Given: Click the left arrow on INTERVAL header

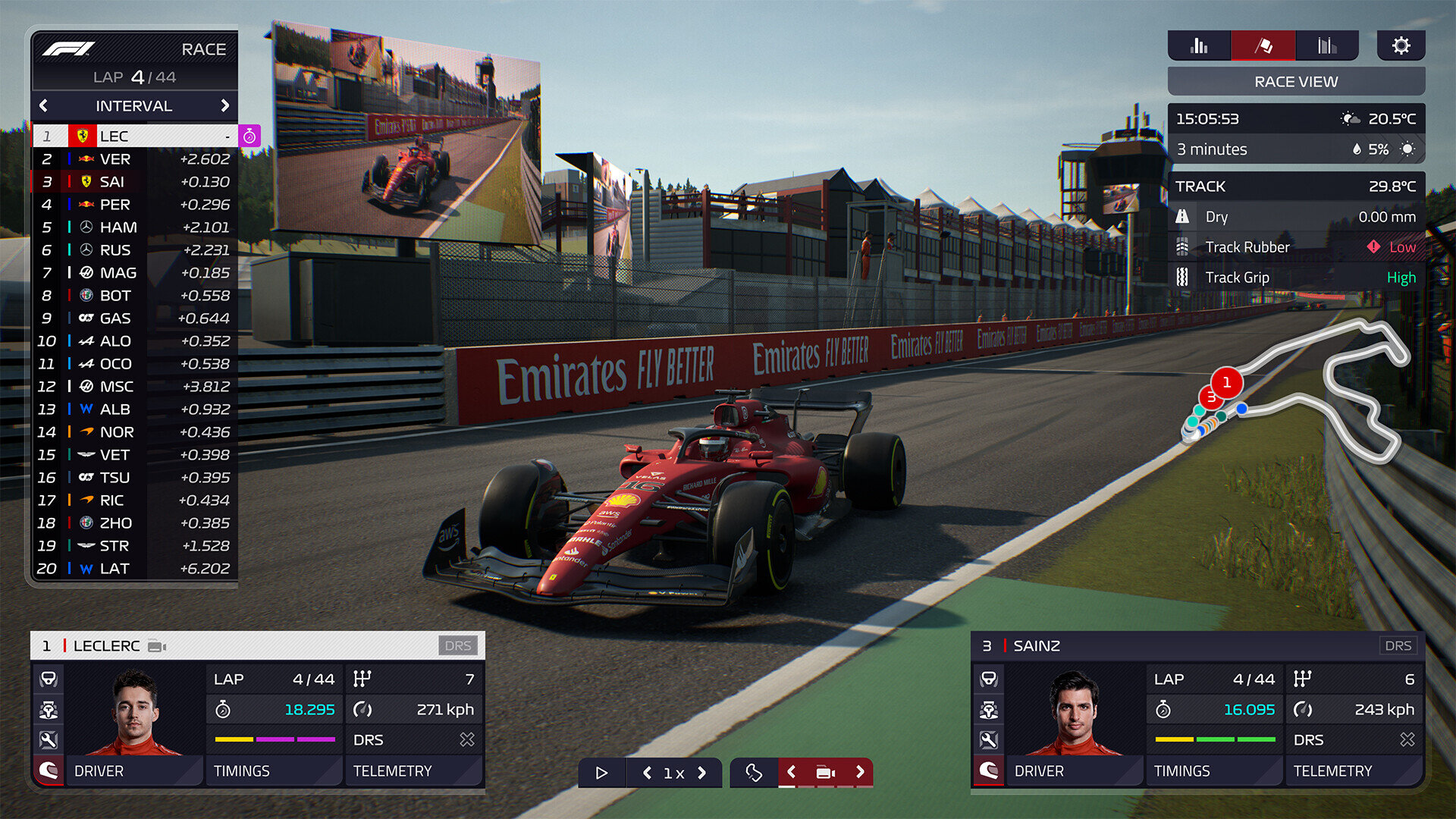Looking at the screenshot, I should click(43, 106).
